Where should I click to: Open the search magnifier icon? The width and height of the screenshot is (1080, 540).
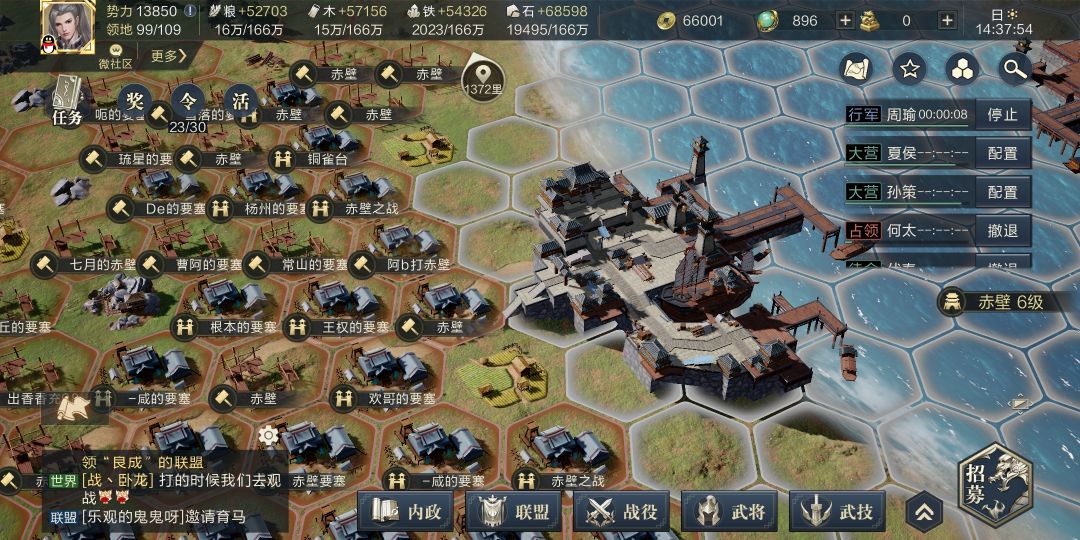point(1015,68)
